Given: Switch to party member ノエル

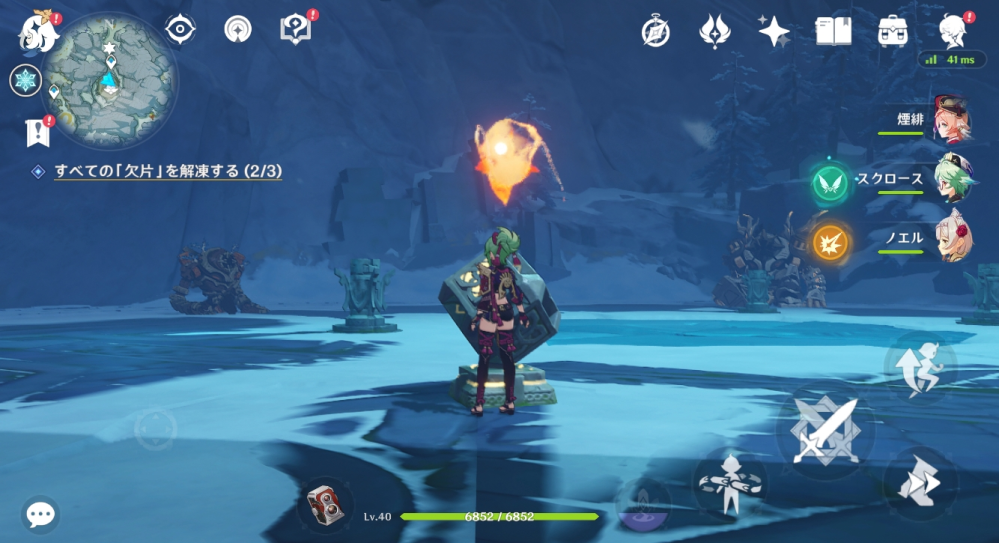Looking at the screenshot, I should pyautogui.click(x=950, y=238).
